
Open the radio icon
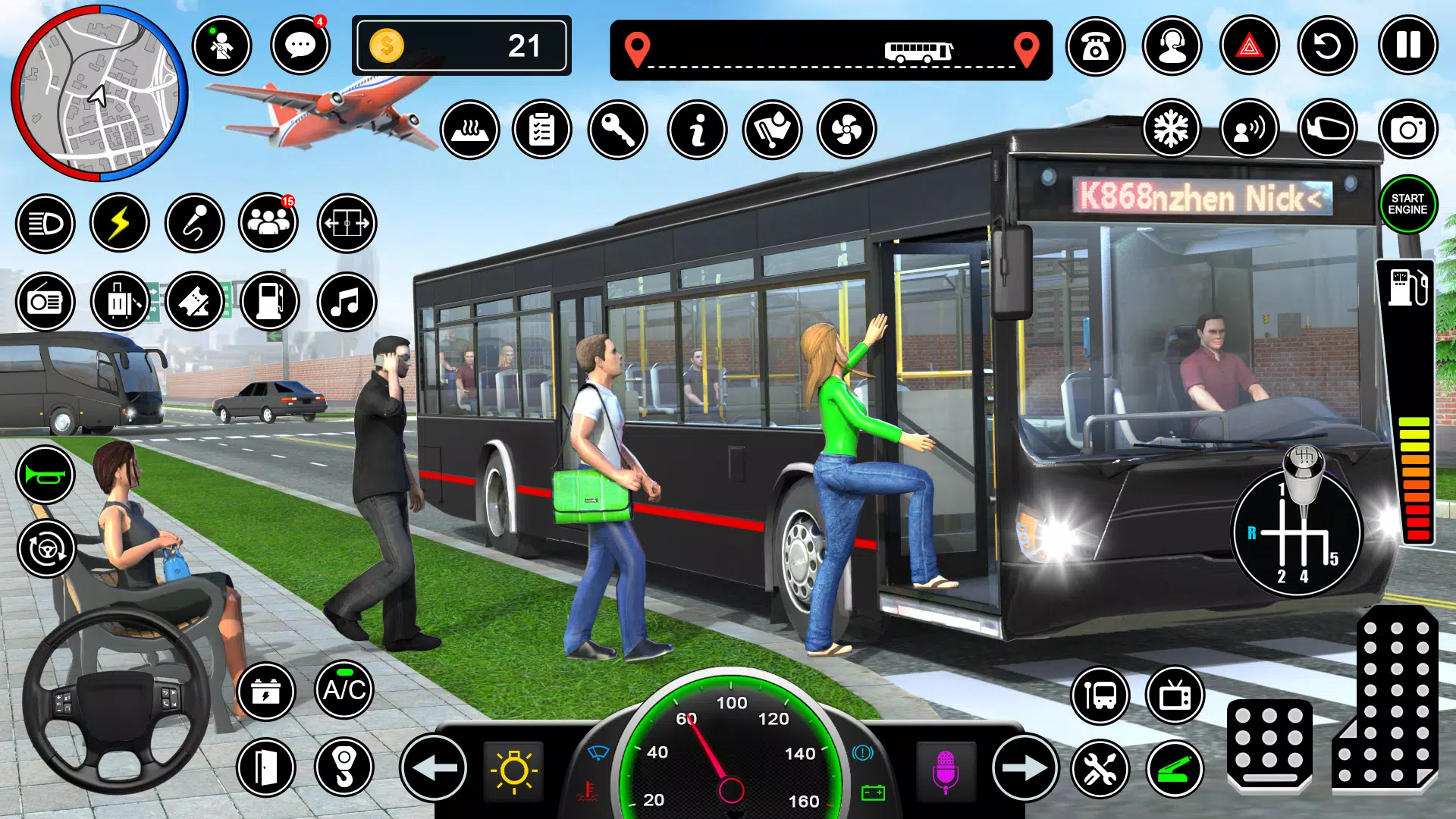[x=45, y=301]
